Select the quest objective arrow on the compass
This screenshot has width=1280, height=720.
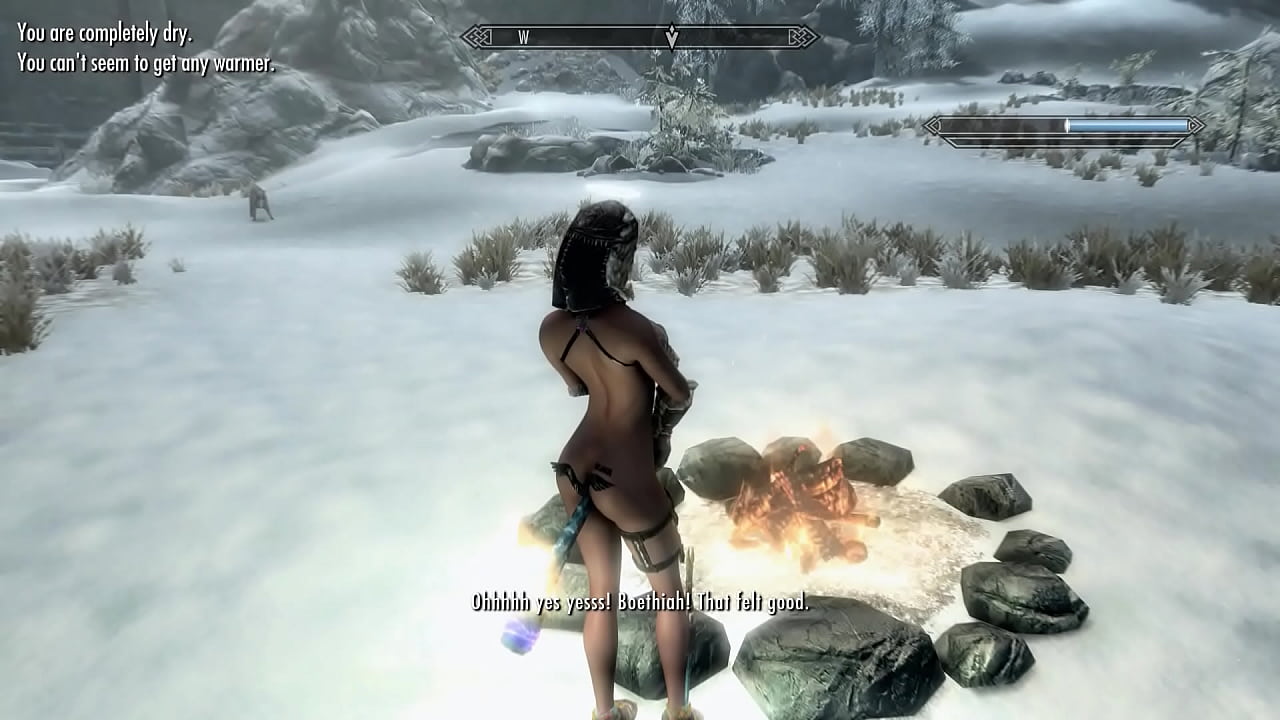[672, 38]
